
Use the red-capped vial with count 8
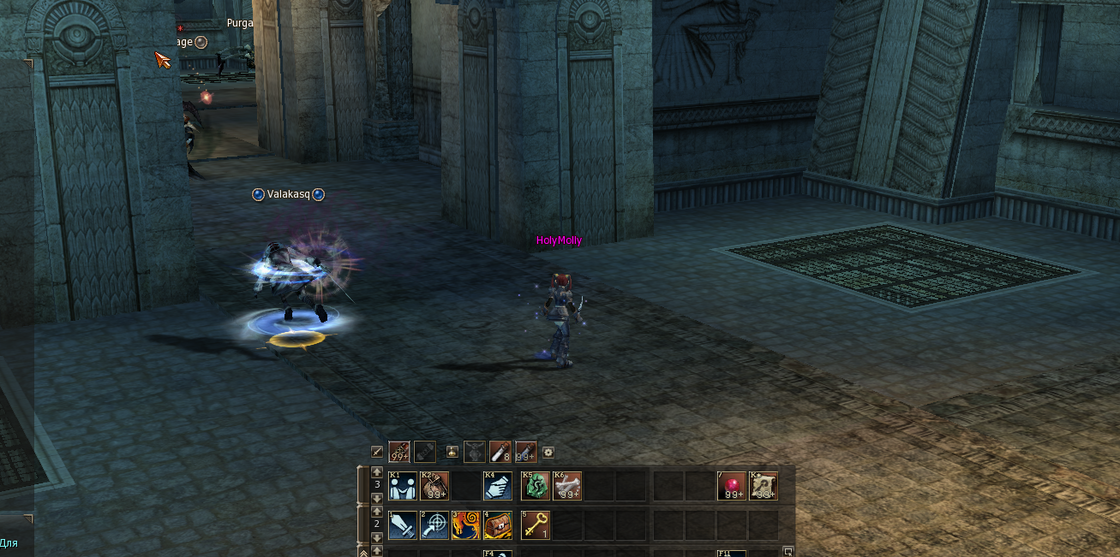pos(500,452)
